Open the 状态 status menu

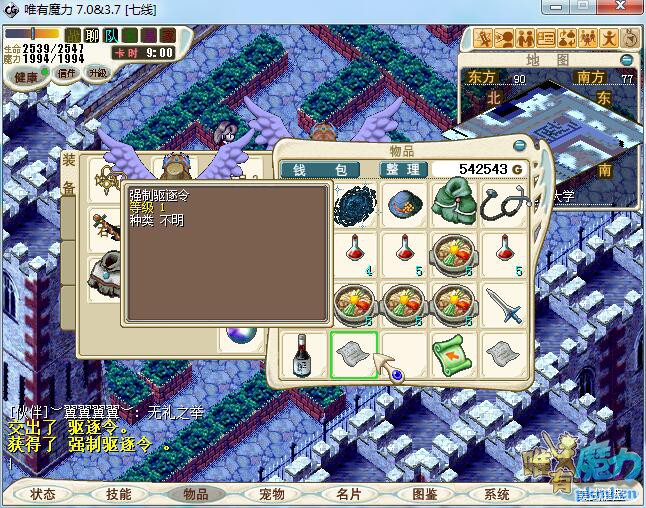[x=44, y=494]
